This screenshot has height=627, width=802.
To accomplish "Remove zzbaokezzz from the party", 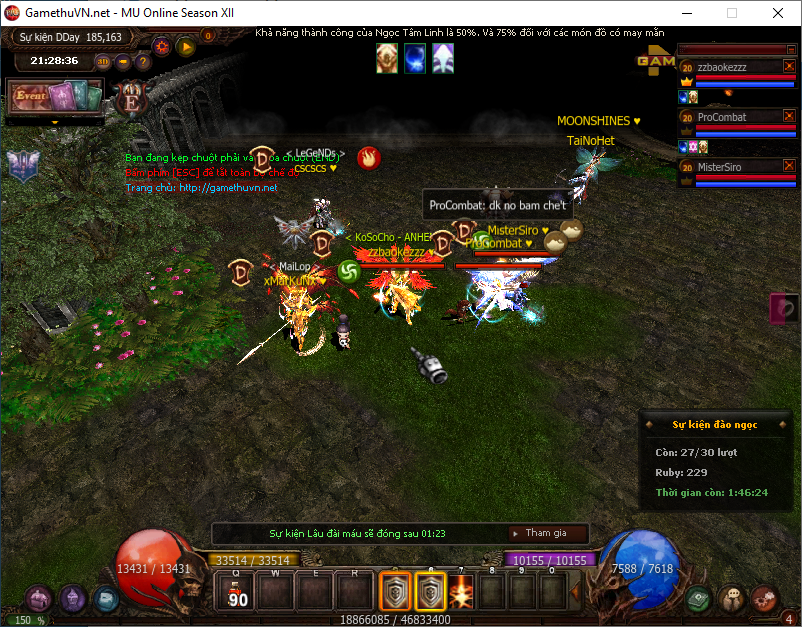I will [788, 66].
